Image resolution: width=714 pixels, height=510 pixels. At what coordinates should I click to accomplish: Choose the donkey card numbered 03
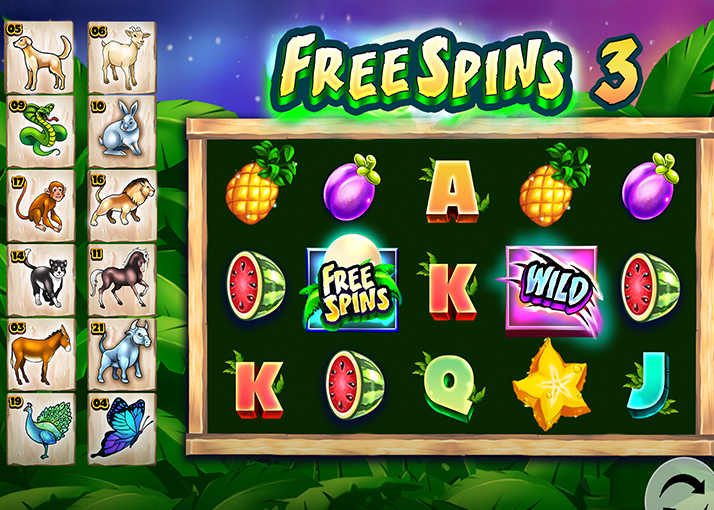coord(40,354)
